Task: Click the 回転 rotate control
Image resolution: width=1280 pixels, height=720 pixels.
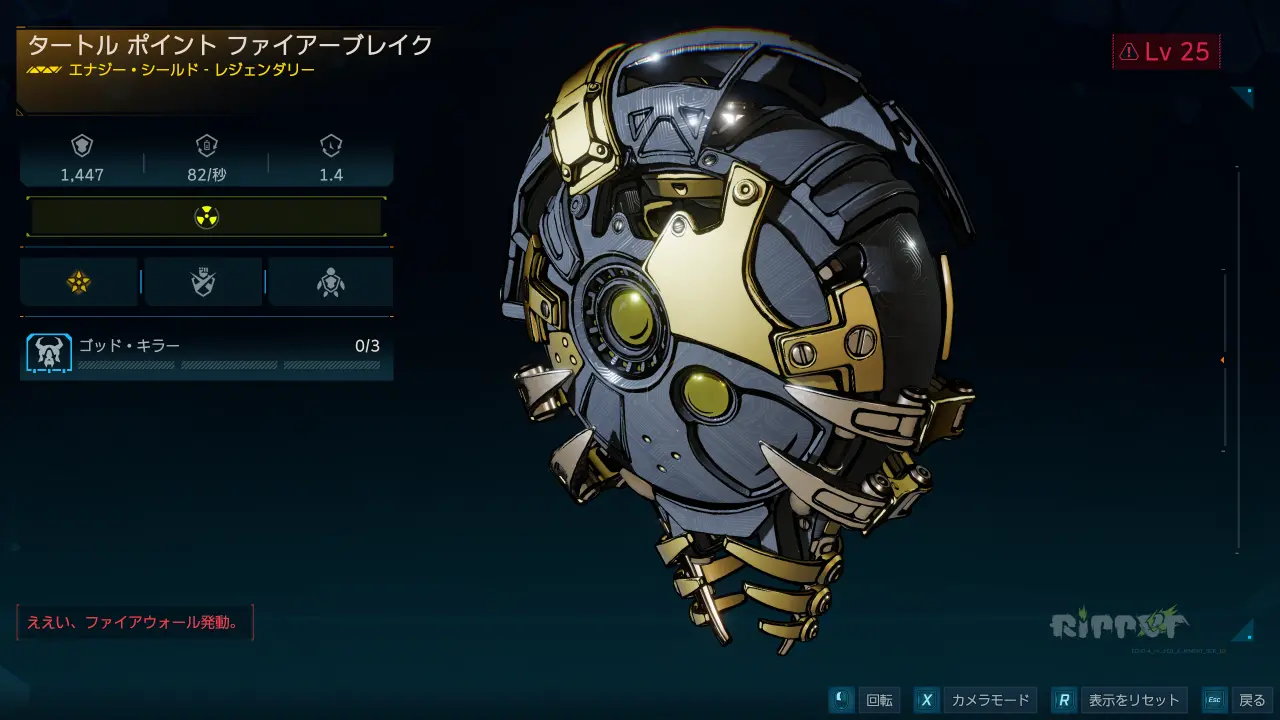Action: [865, 700]
